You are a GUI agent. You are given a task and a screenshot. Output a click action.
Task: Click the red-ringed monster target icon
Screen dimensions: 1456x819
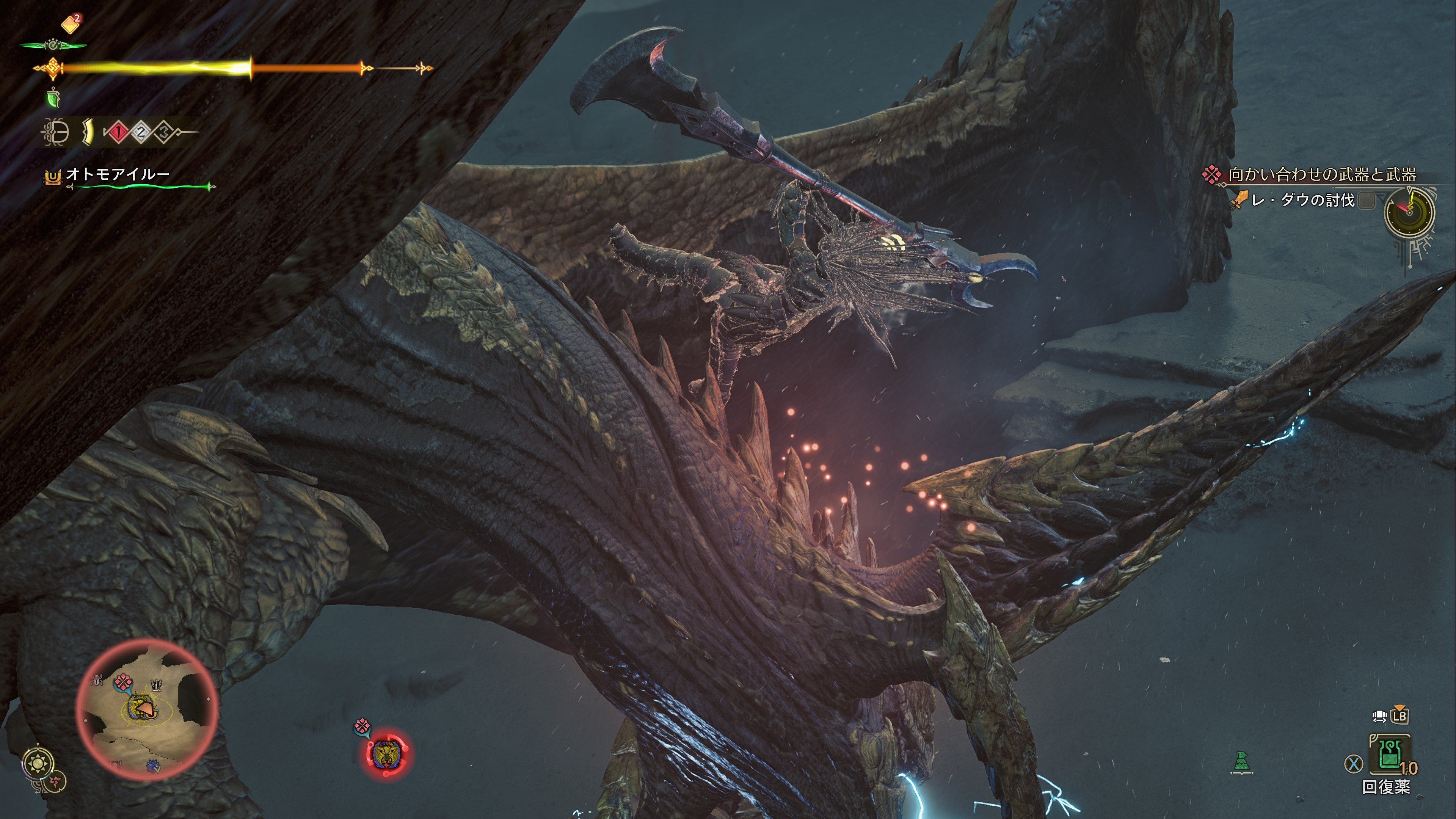pyautogui.click(x=388, y=753)
